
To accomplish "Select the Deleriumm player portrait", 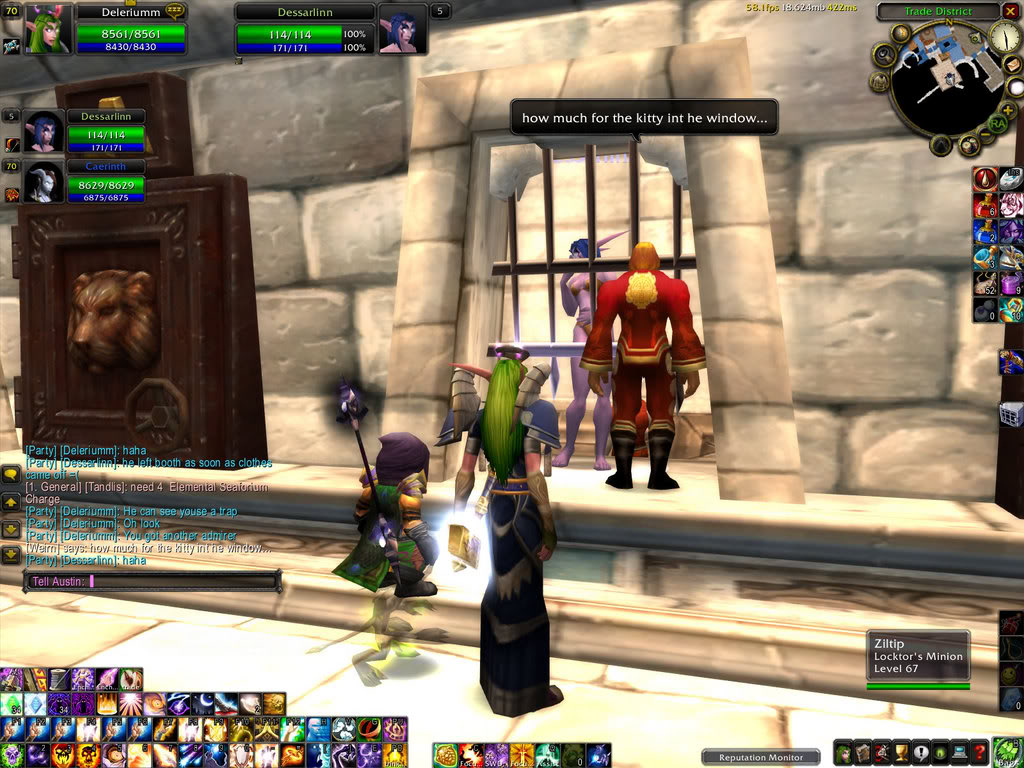I will 48,29.
